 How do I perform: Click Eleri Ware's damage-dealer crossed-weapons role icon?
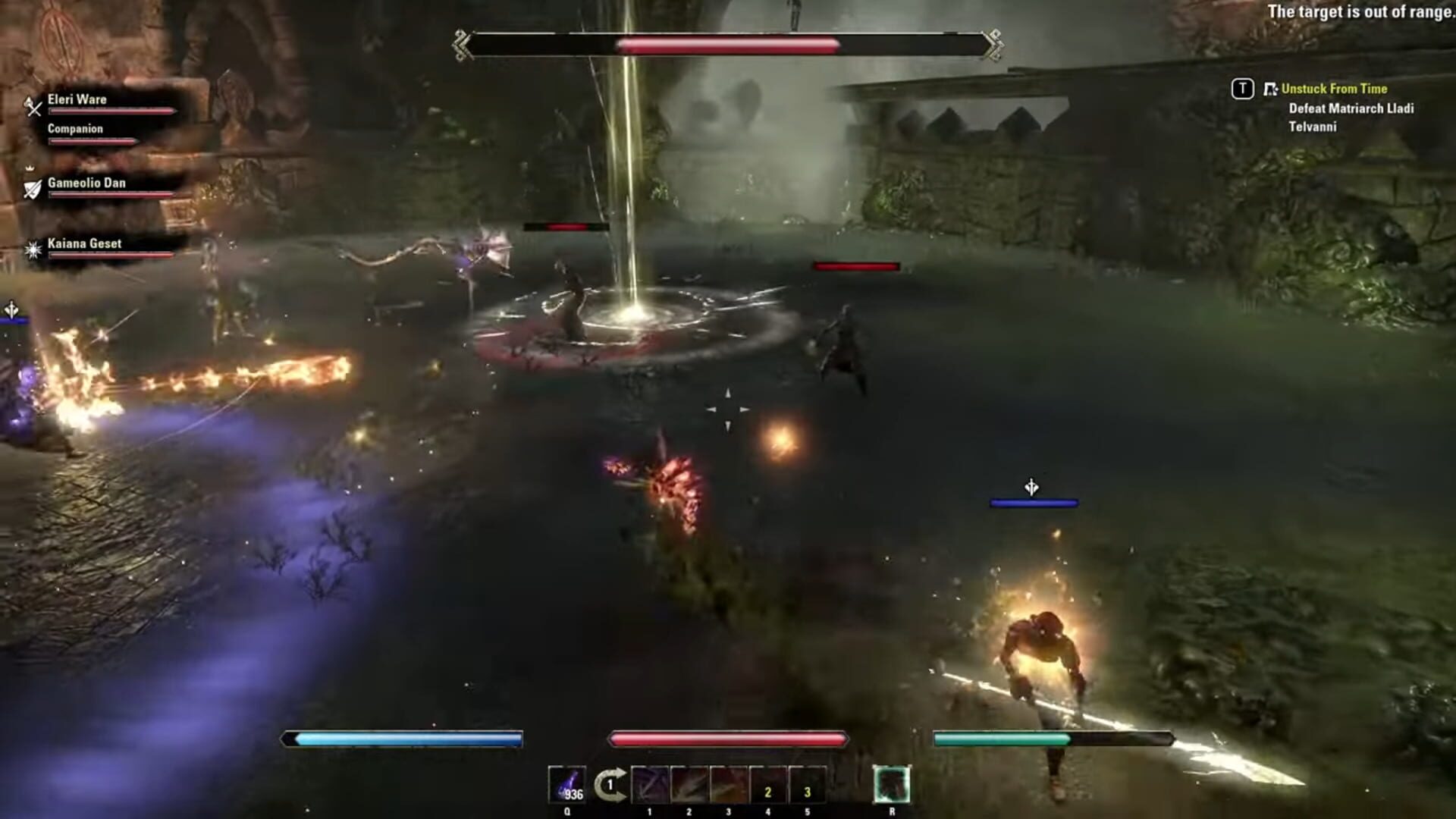[33, 107]
